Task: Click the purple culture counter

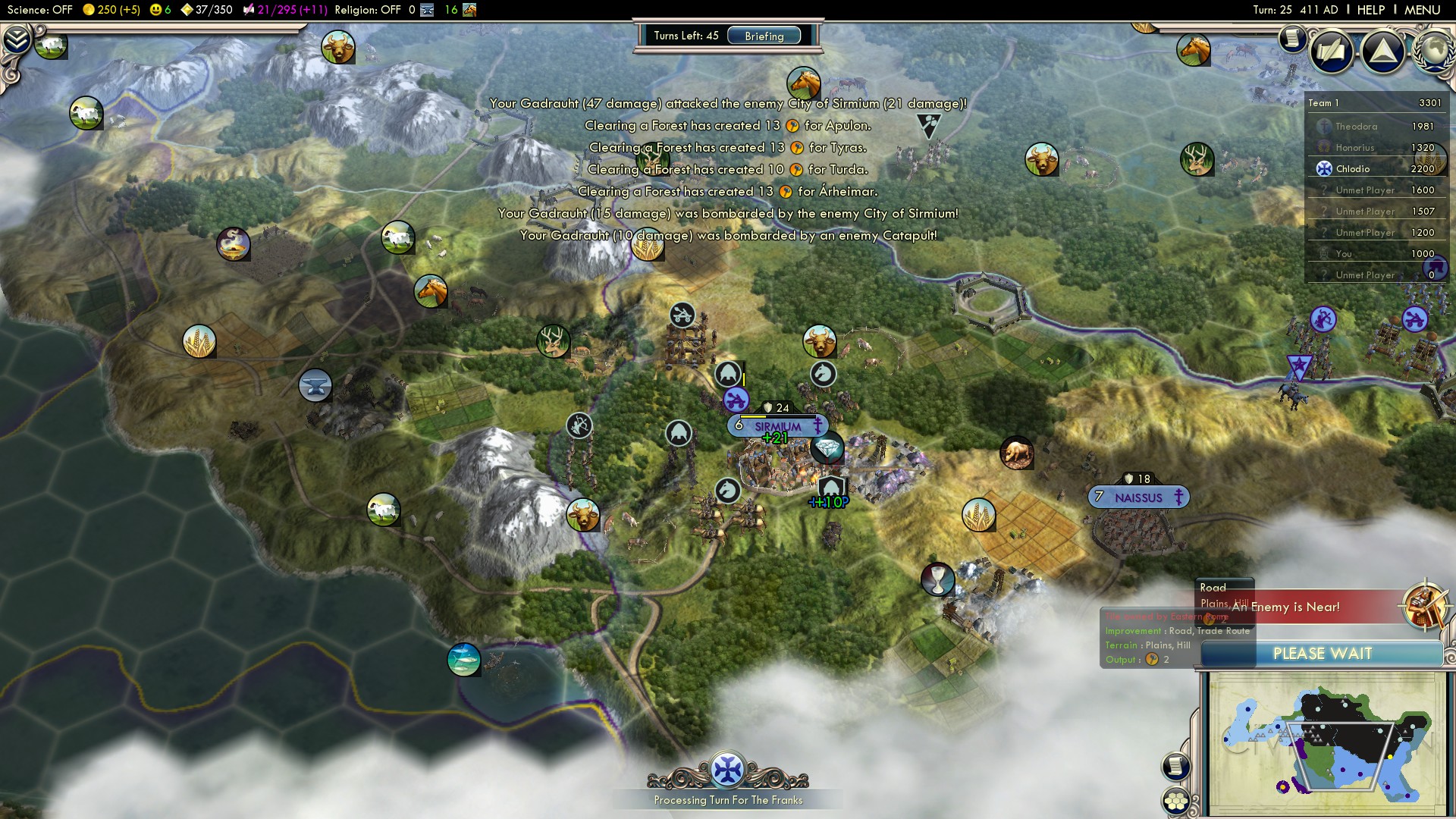Action: coord(284,10)
